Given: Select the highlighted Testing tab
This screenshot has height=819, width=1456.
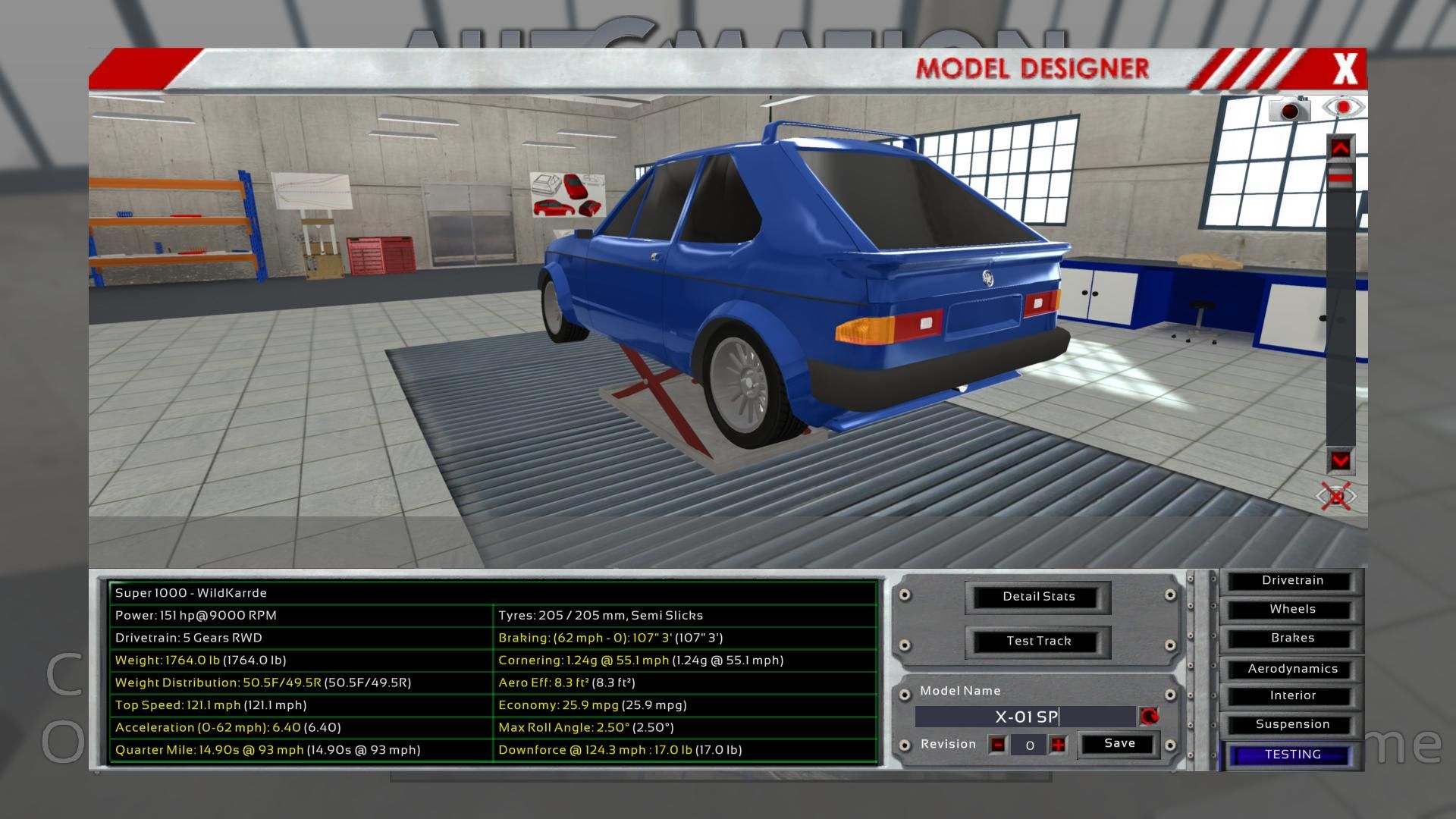Looking at the screenshot, I should pos(1291,755).
